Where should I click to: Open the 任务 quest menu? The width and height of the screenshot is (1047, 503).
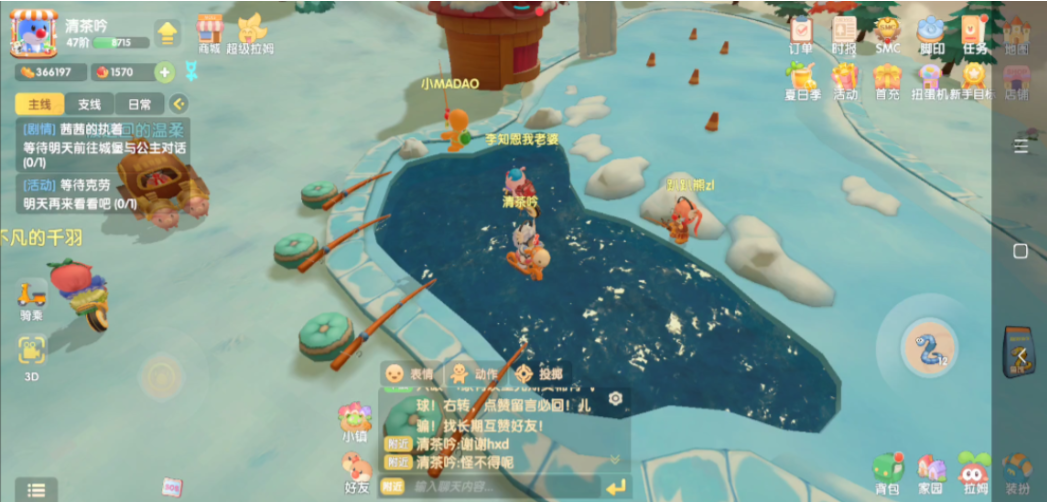click(x=974, y=33)
